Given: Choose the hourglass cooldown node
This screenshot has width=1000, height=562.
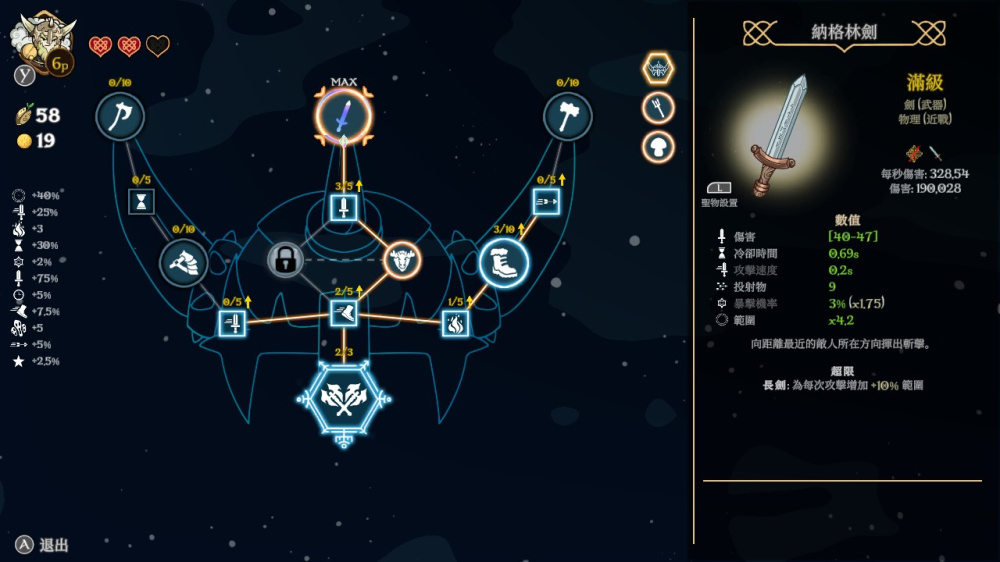Looking at the screenshot, I should (x=140, y=201).
